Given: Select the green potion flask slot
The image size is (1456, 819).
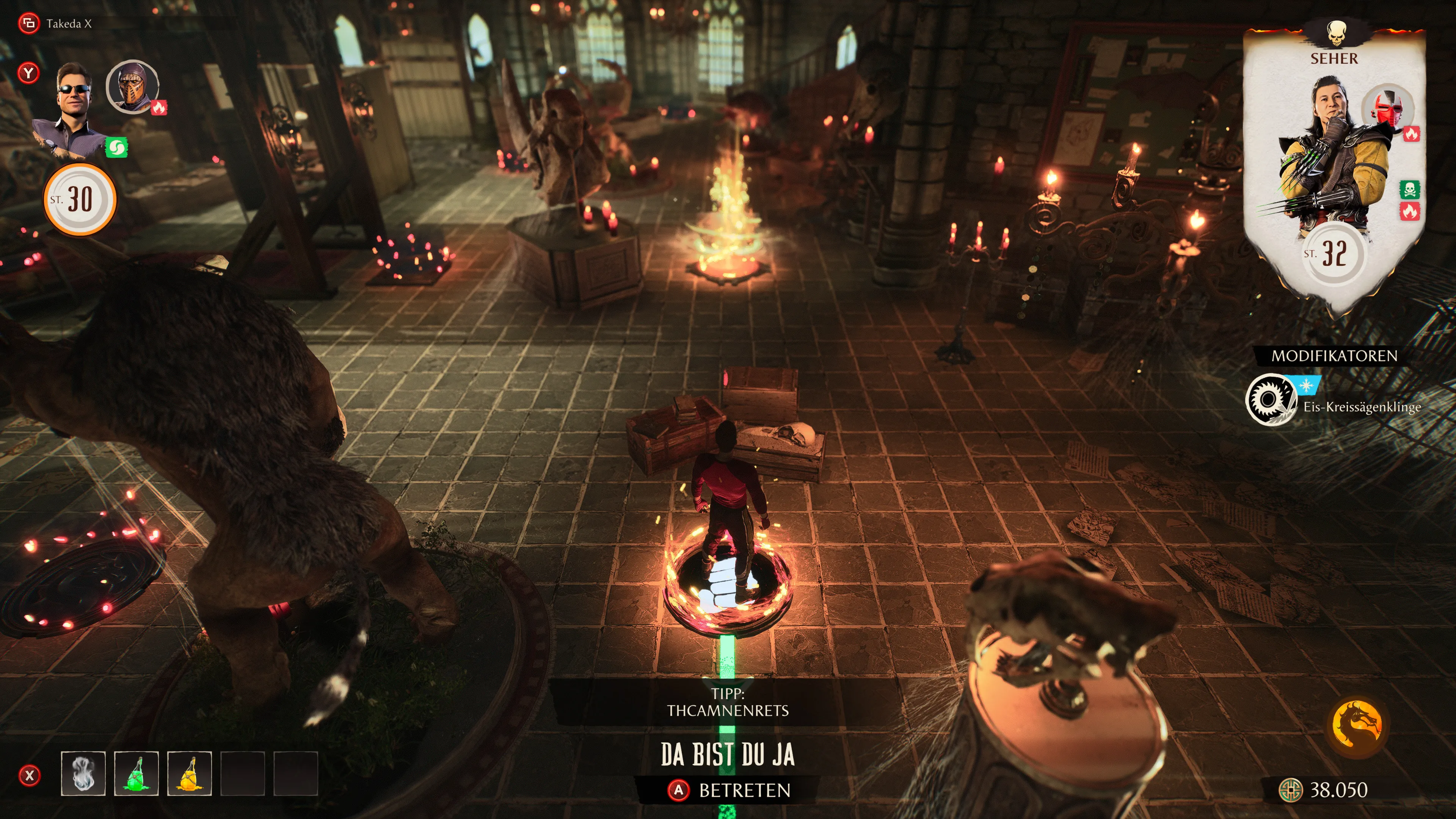Looking at the screenshot, I should tap(136, 774).
